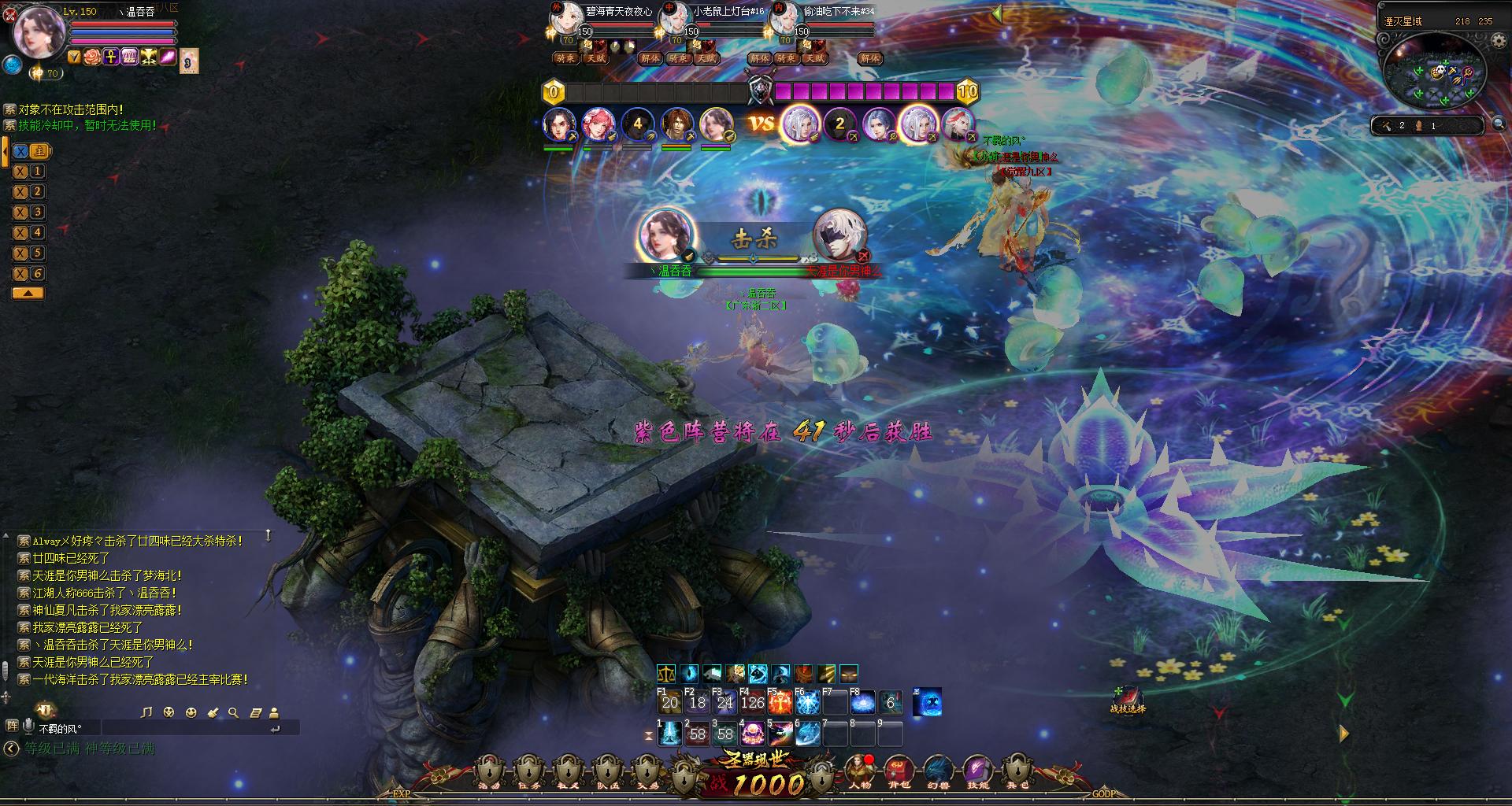Open the 人物 character panel
Image resolution: width=1512 pixels, height=806 pixels.
tap(858, 771)
